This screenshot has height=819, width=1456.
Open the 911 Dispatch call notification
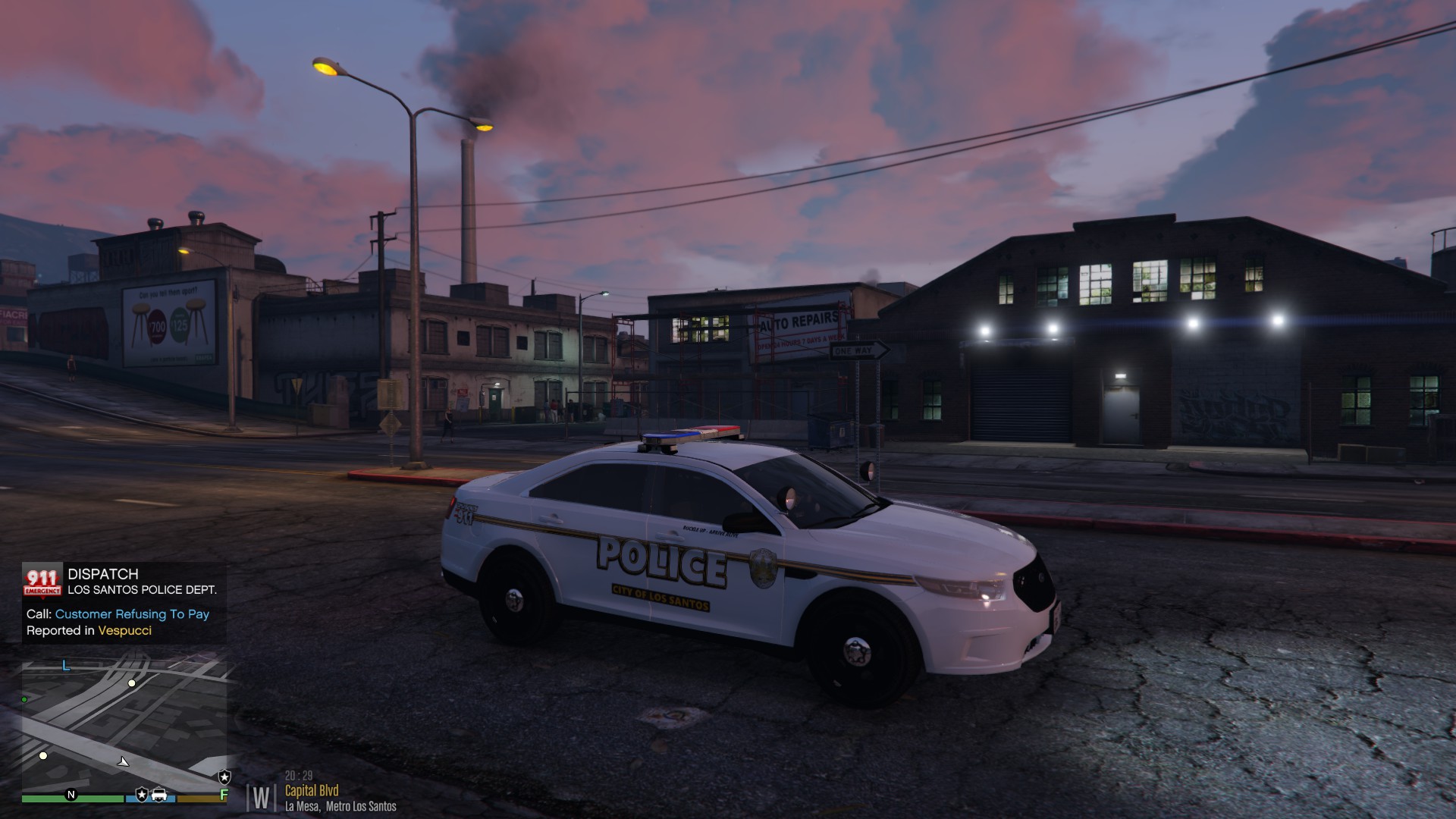click(x=124, y=602)
